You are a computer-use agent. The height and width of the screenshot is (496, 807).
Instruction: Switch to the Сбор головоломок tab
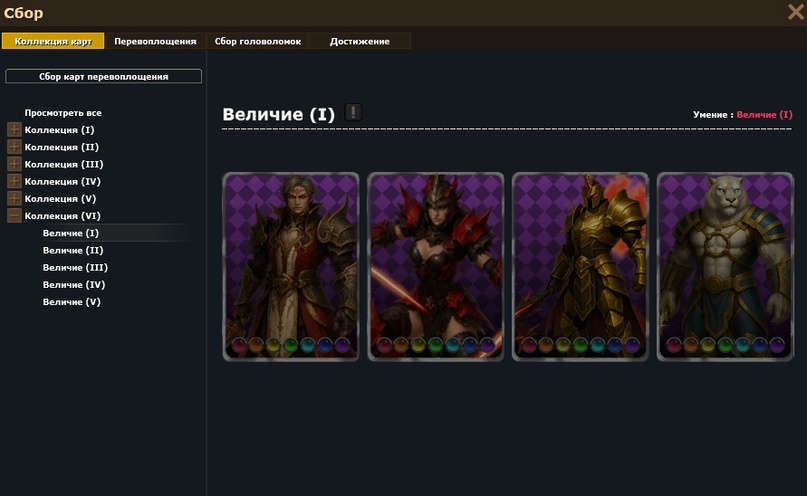(257, 41)
